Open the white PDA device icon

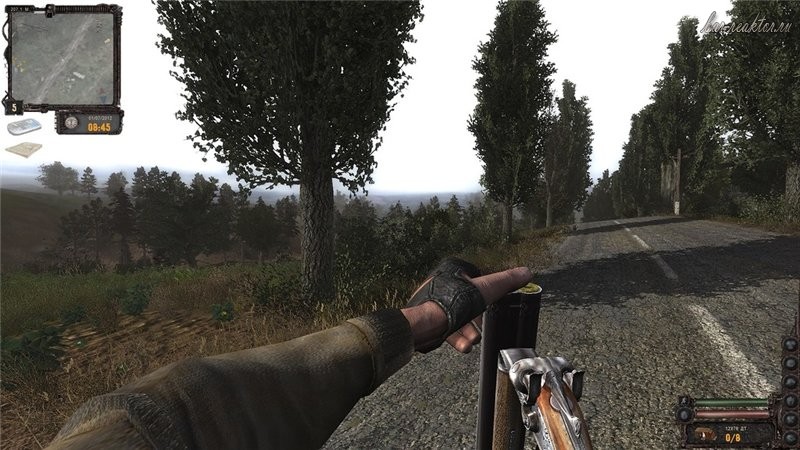click(24, 127)
